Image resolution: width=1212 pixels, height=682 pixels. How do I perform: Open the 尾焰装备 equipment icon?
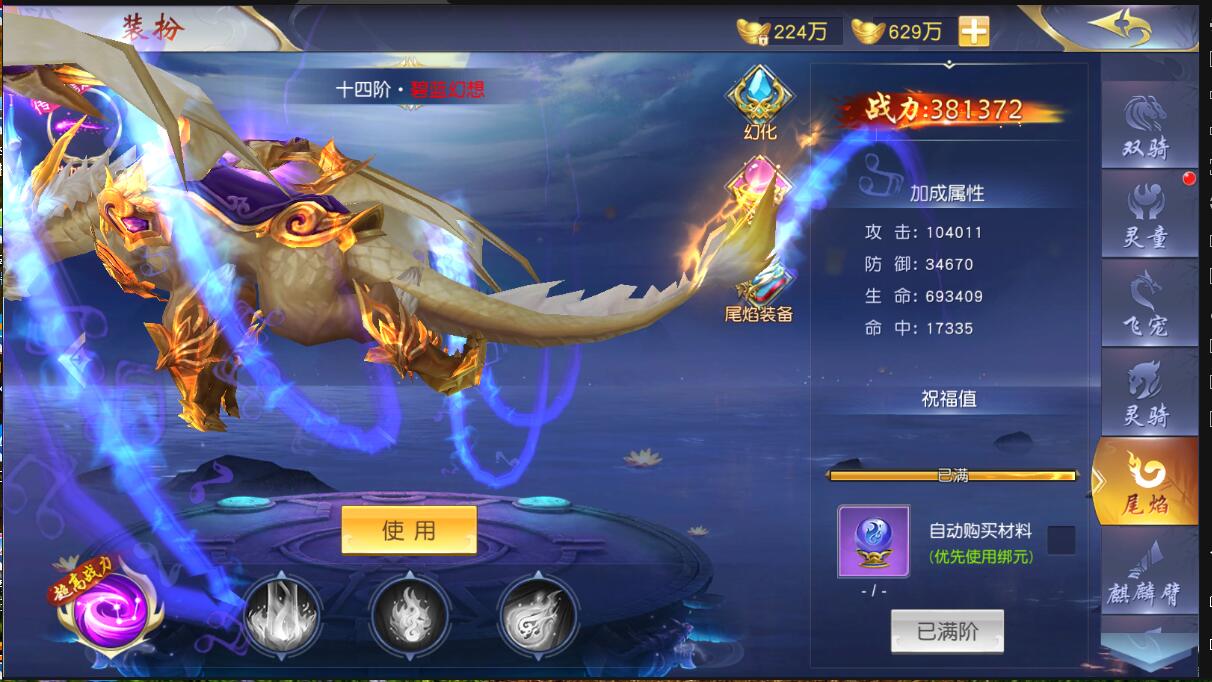tap(759, 290)
